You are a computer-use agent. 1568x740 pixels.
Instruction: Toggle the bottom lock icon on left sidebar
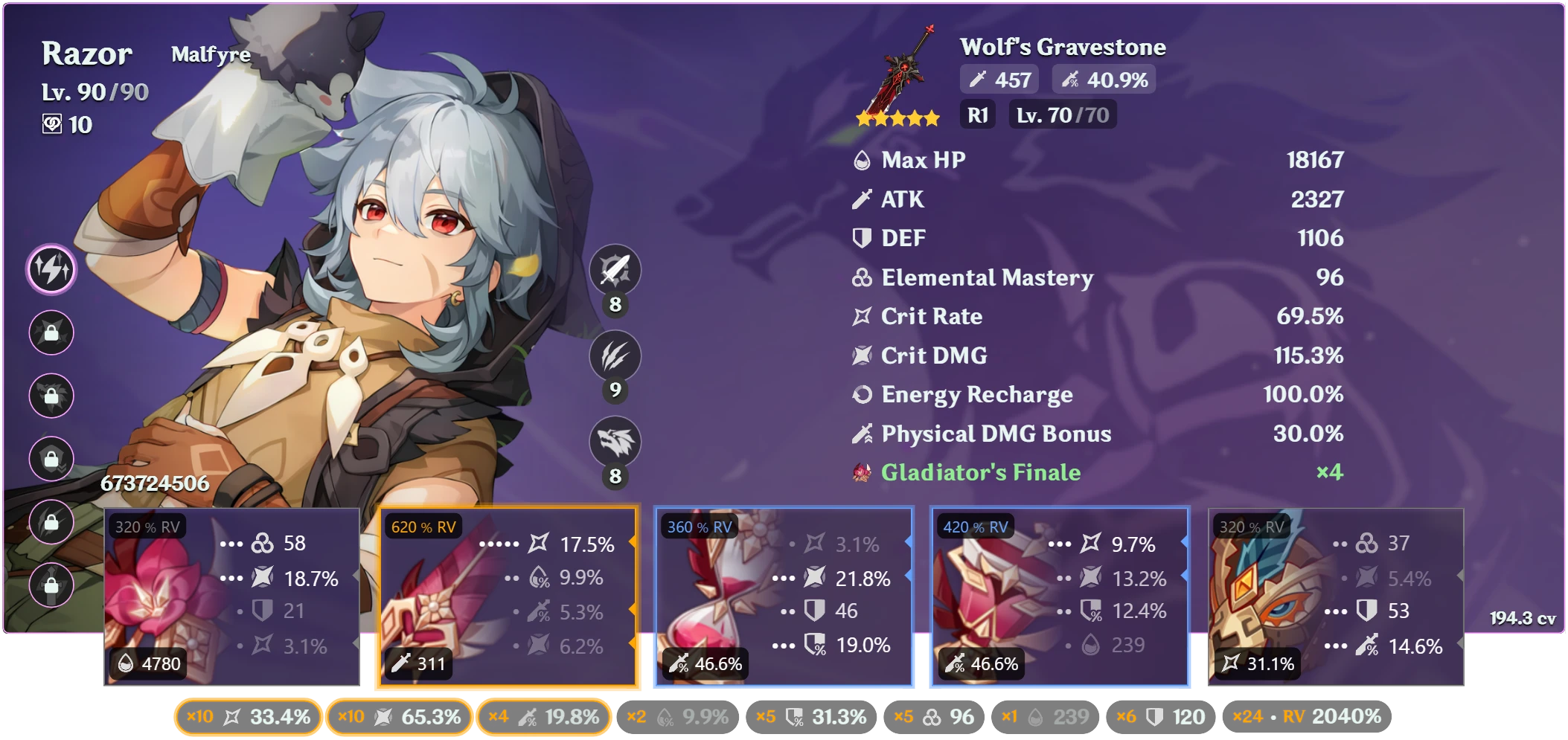51,586
